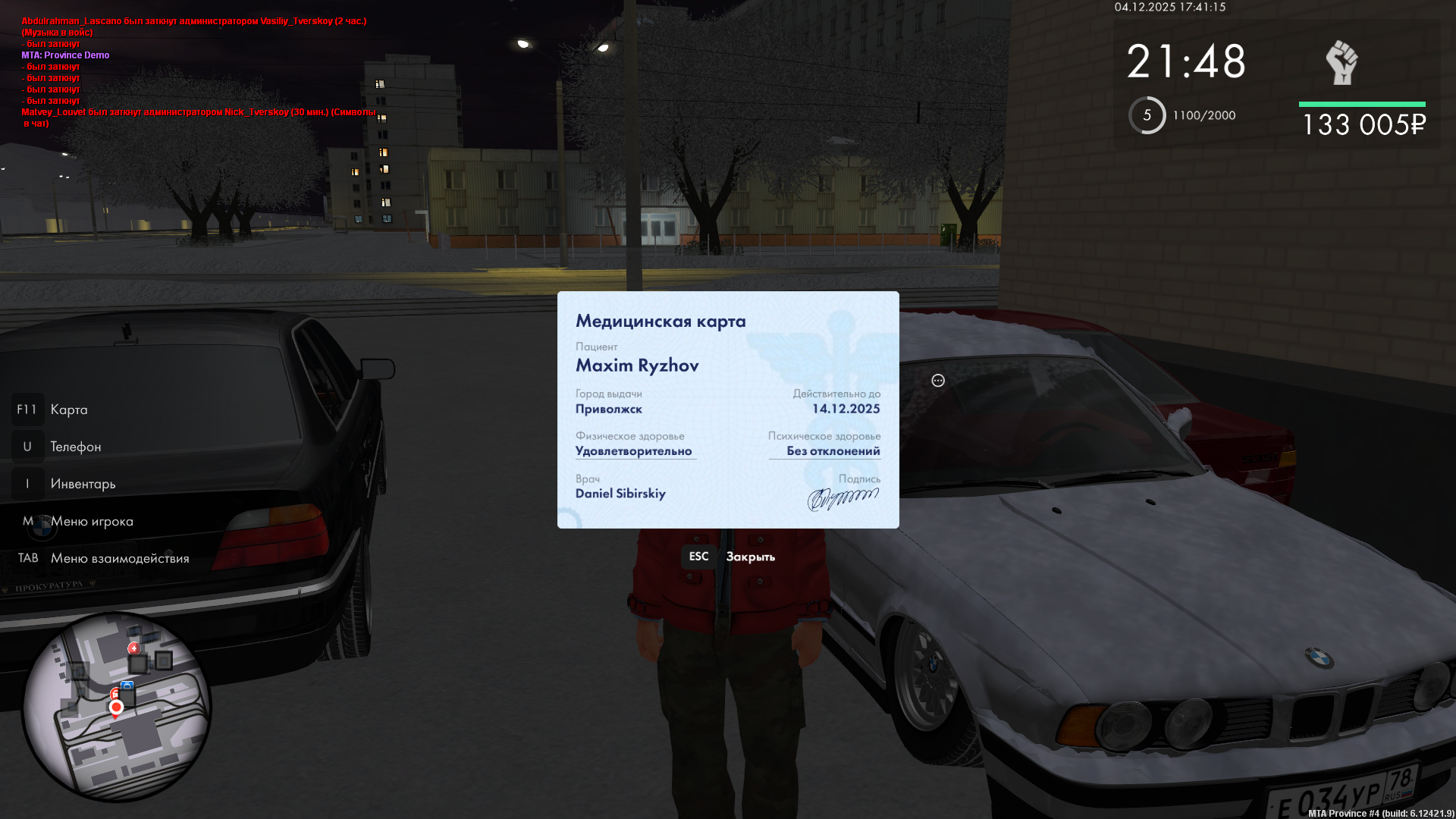Click the fist icon in the HUD
Screen dimensions: 1456x819
click(x=1341, y=62)
